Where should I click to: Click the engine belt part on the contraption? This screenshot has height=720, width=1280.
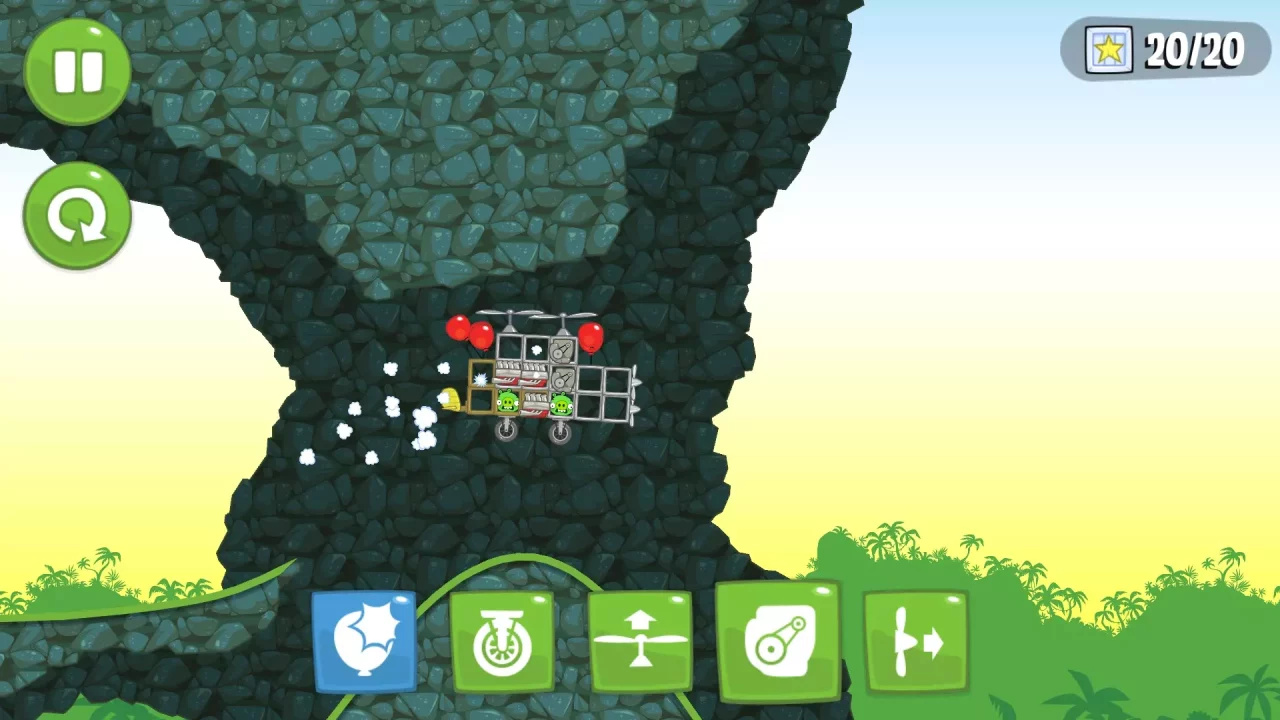pos(562,349)
